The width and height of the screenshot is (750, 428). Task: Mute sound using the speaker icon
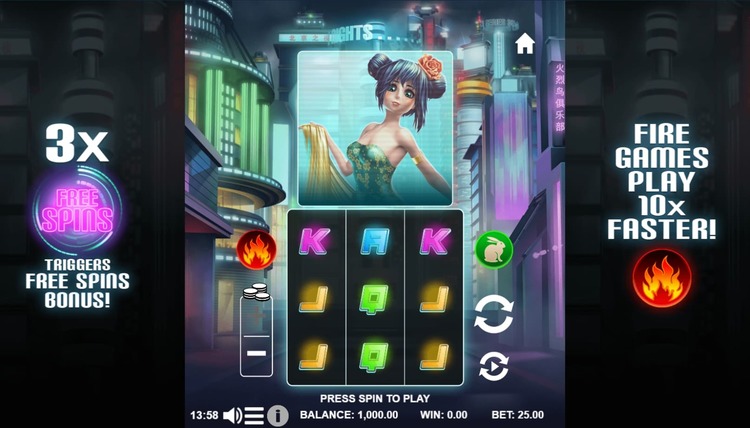point(233,415)
